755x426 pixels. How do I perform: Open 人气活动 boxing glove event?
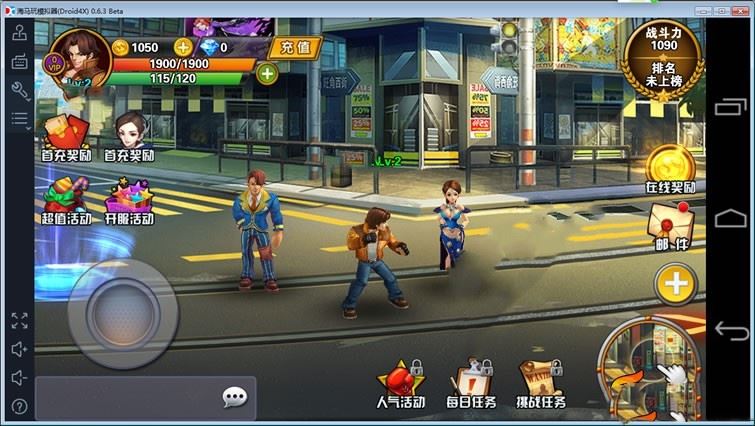pos(399,384)
